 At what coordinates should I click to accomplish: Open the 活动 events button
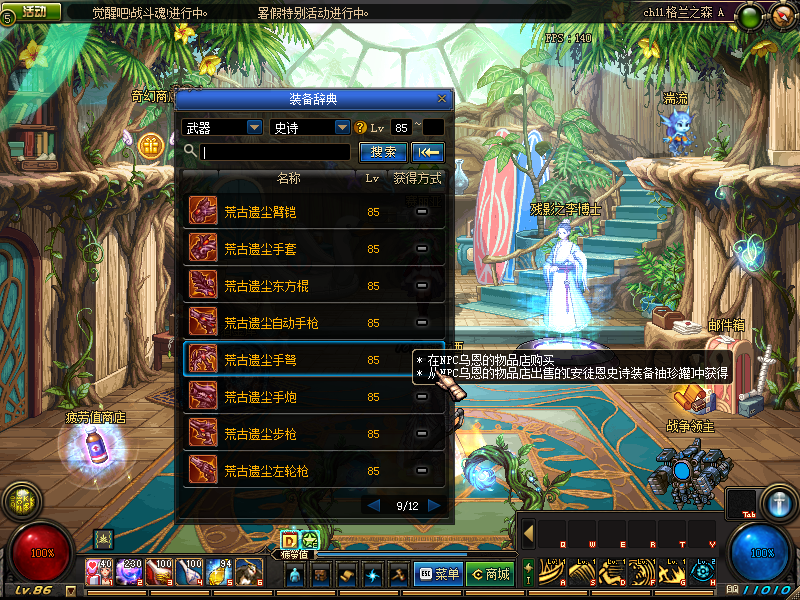tap(34, 11)
